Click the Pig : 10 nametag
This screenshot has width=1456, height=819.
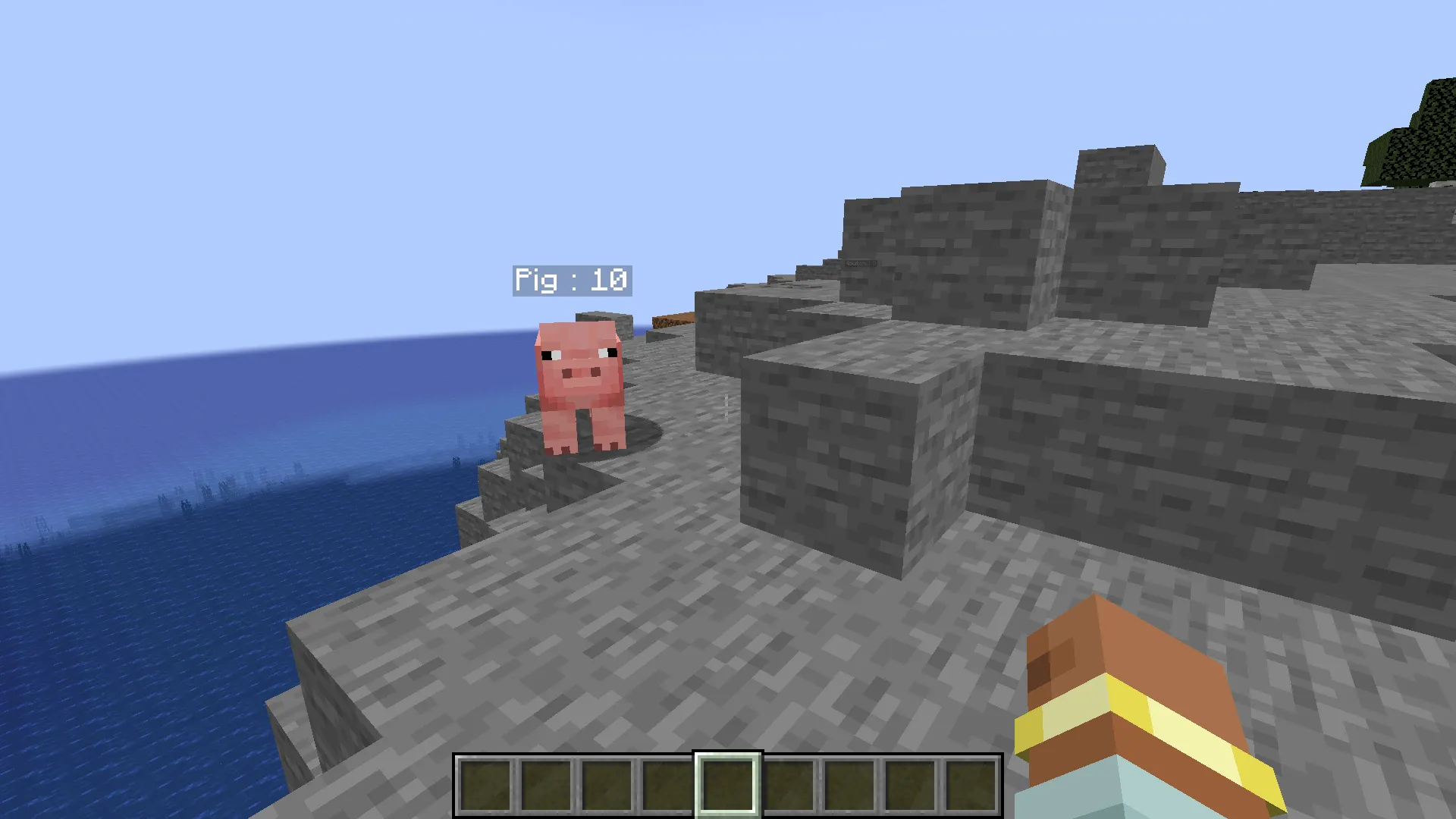point(573,281)
